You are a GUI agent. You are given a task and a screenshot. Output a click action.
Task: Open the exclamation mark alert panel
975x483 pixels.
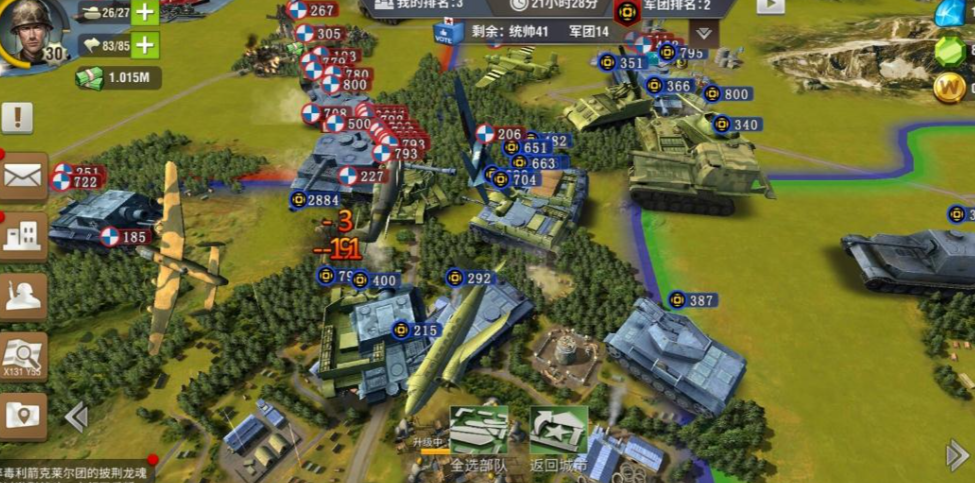tap(17, 118)
